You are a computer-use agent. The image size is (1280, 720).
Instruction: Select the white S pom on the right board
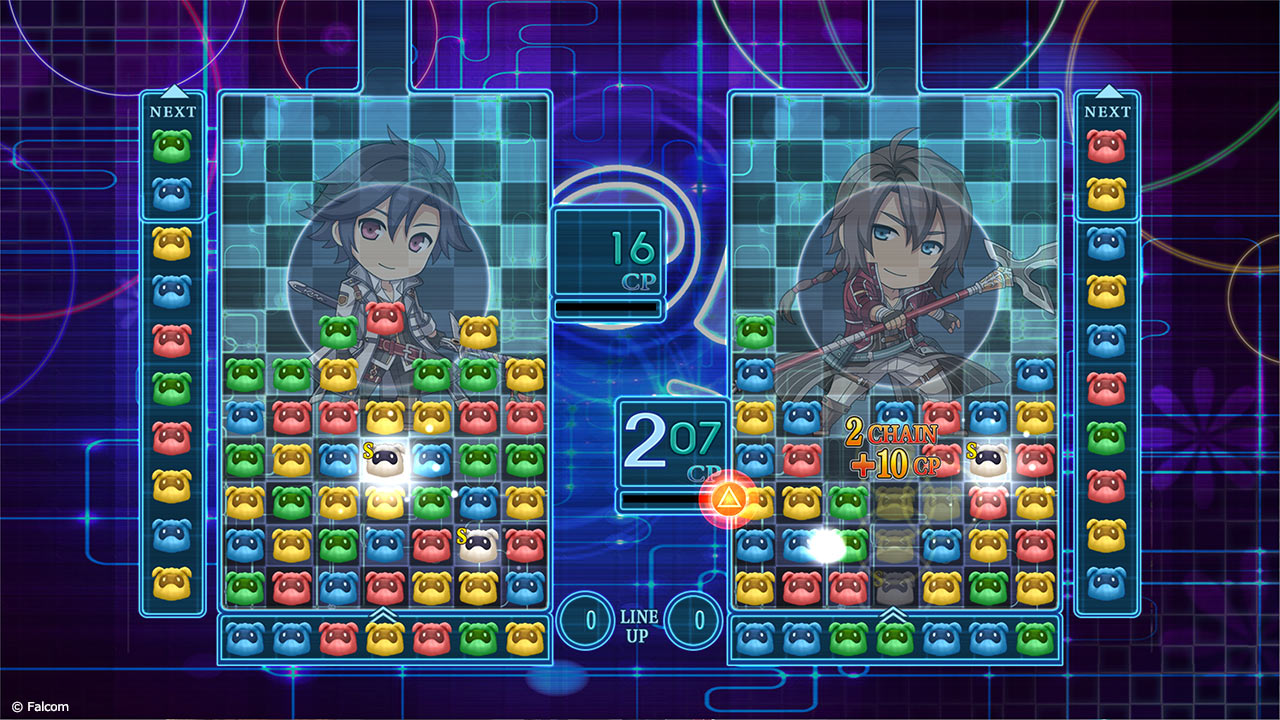click(x=988, y=458)
